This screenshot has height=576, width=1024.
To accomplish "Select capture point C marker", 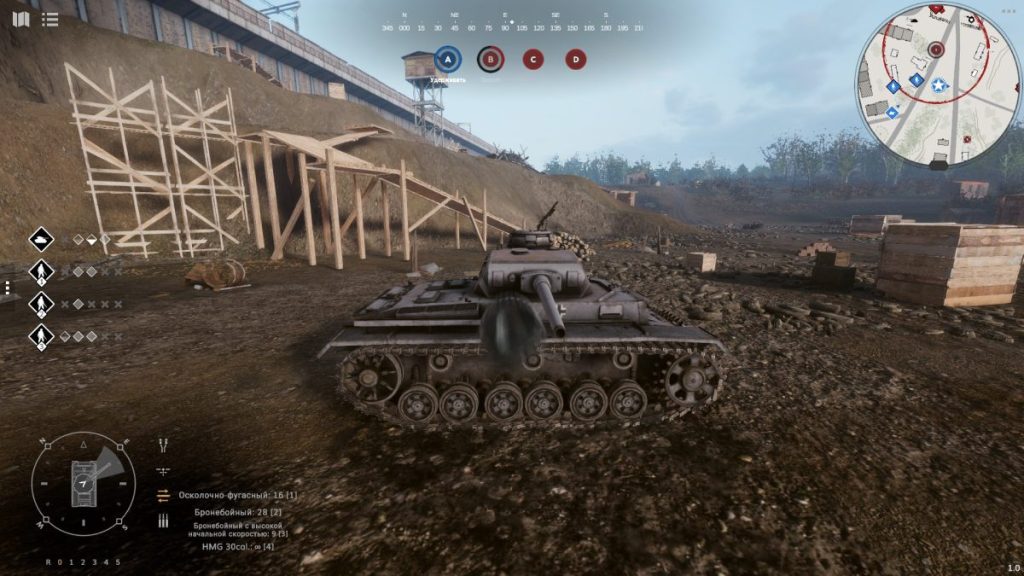I will click(533, 59).
